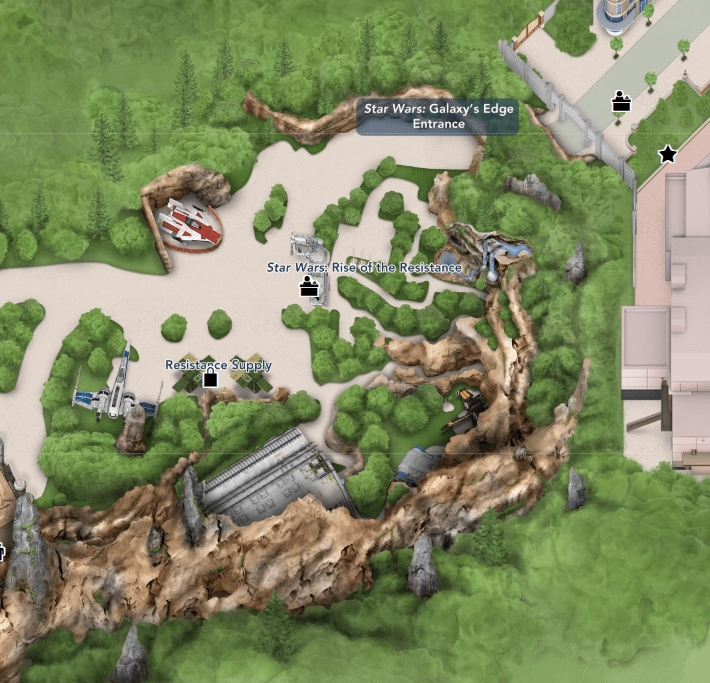The width and height of the screenshot is (710, 683).
Task: Click the black star map marker
Action: [667, 154]
